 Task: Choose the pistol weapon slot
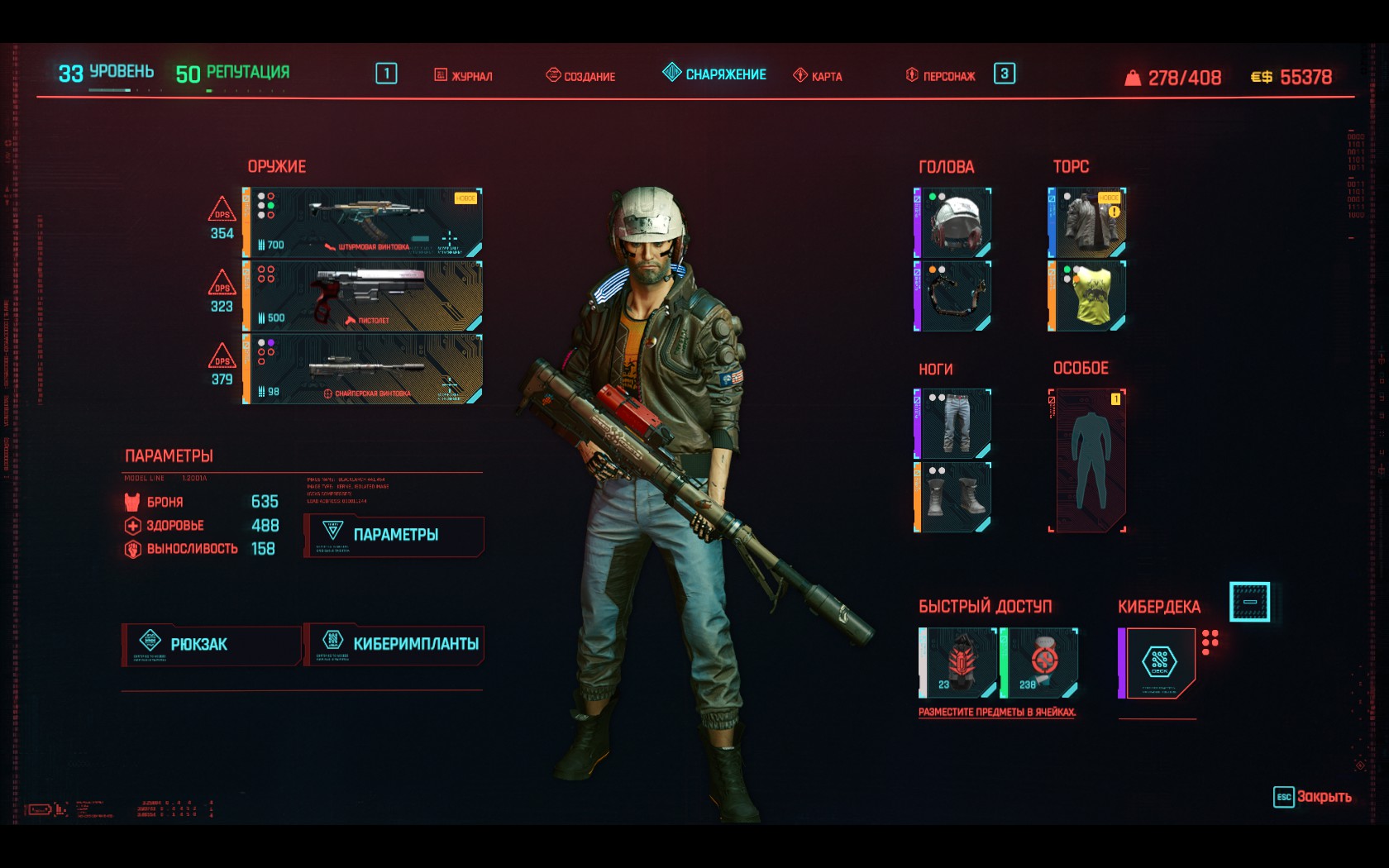[362, 296]
